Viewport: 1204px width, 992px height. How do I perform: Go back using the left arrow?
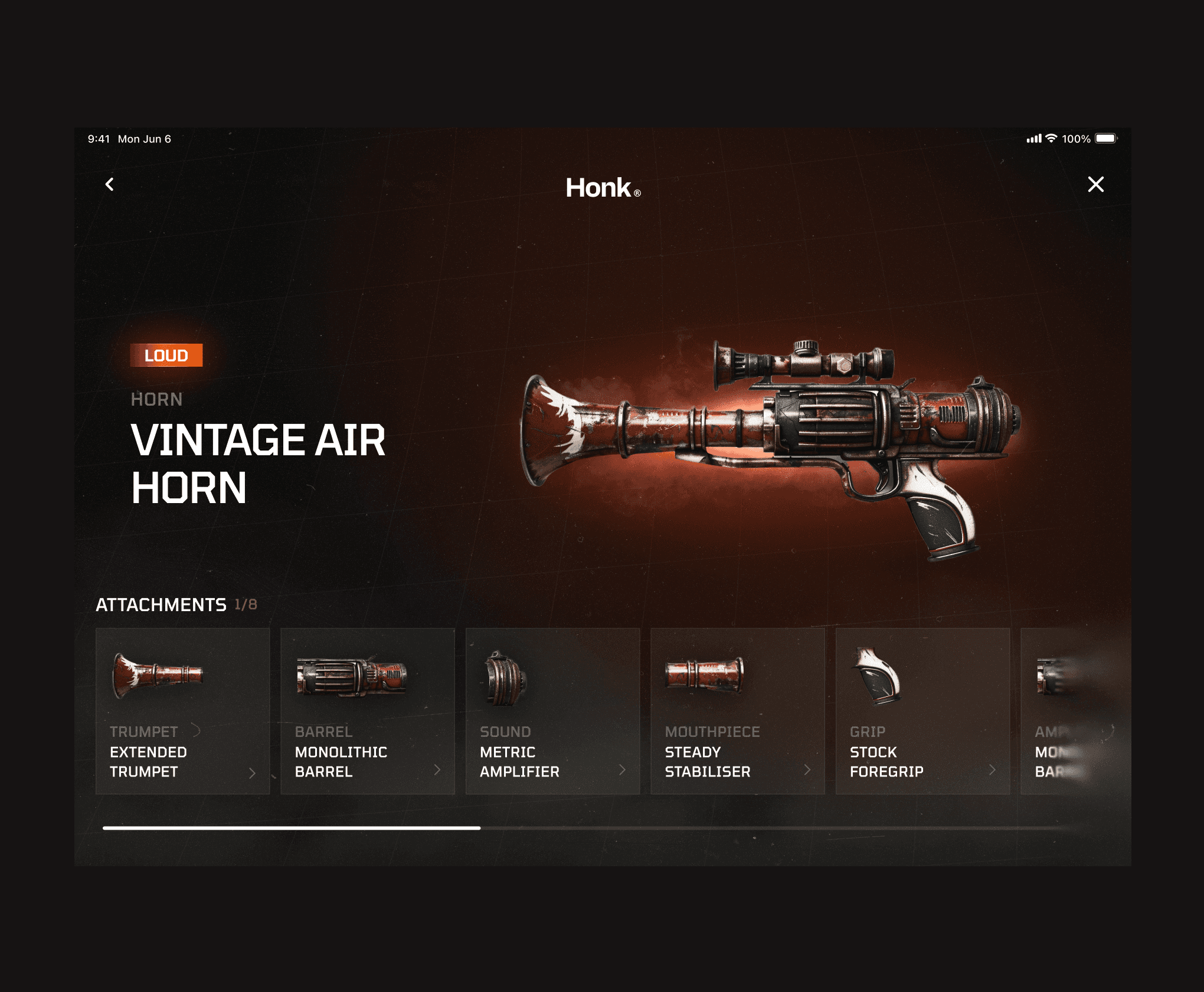(110, 185)
